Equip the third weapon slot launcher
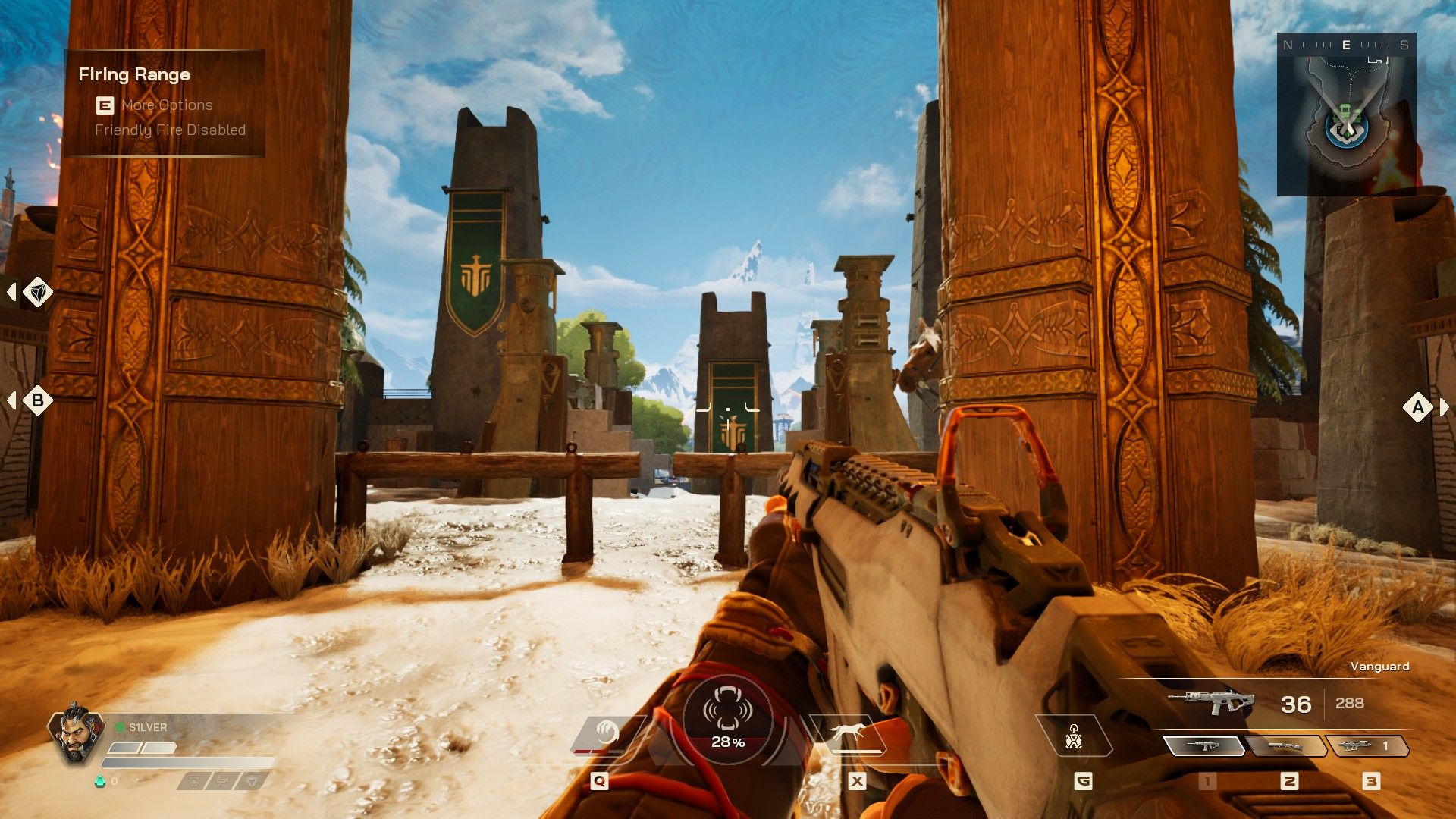The width and height of the screenshot is (1456, 819). click(1367, 746)
